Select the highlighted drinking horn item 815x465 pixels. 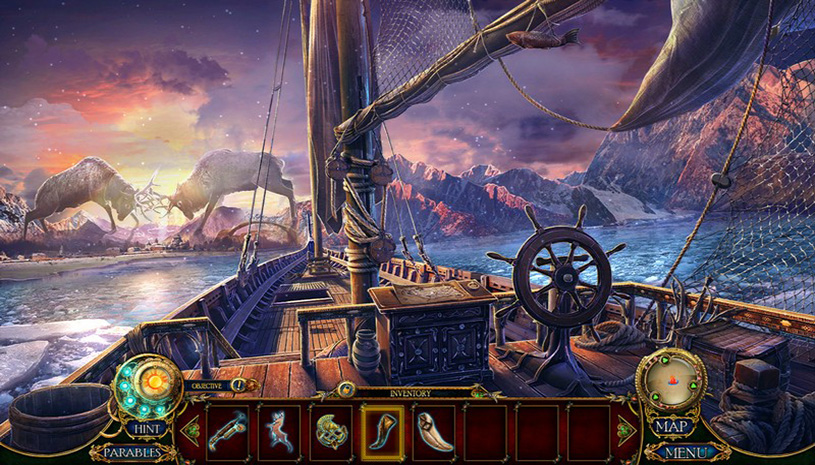382,431
